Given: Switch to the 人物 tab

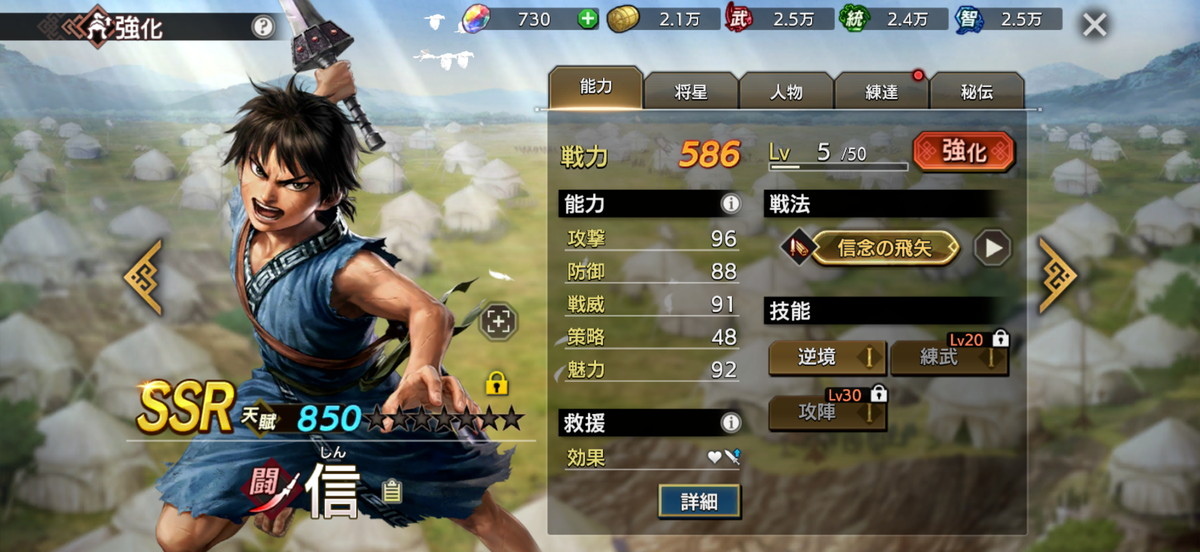Looking at the screenshot, I should click(786, 92).
